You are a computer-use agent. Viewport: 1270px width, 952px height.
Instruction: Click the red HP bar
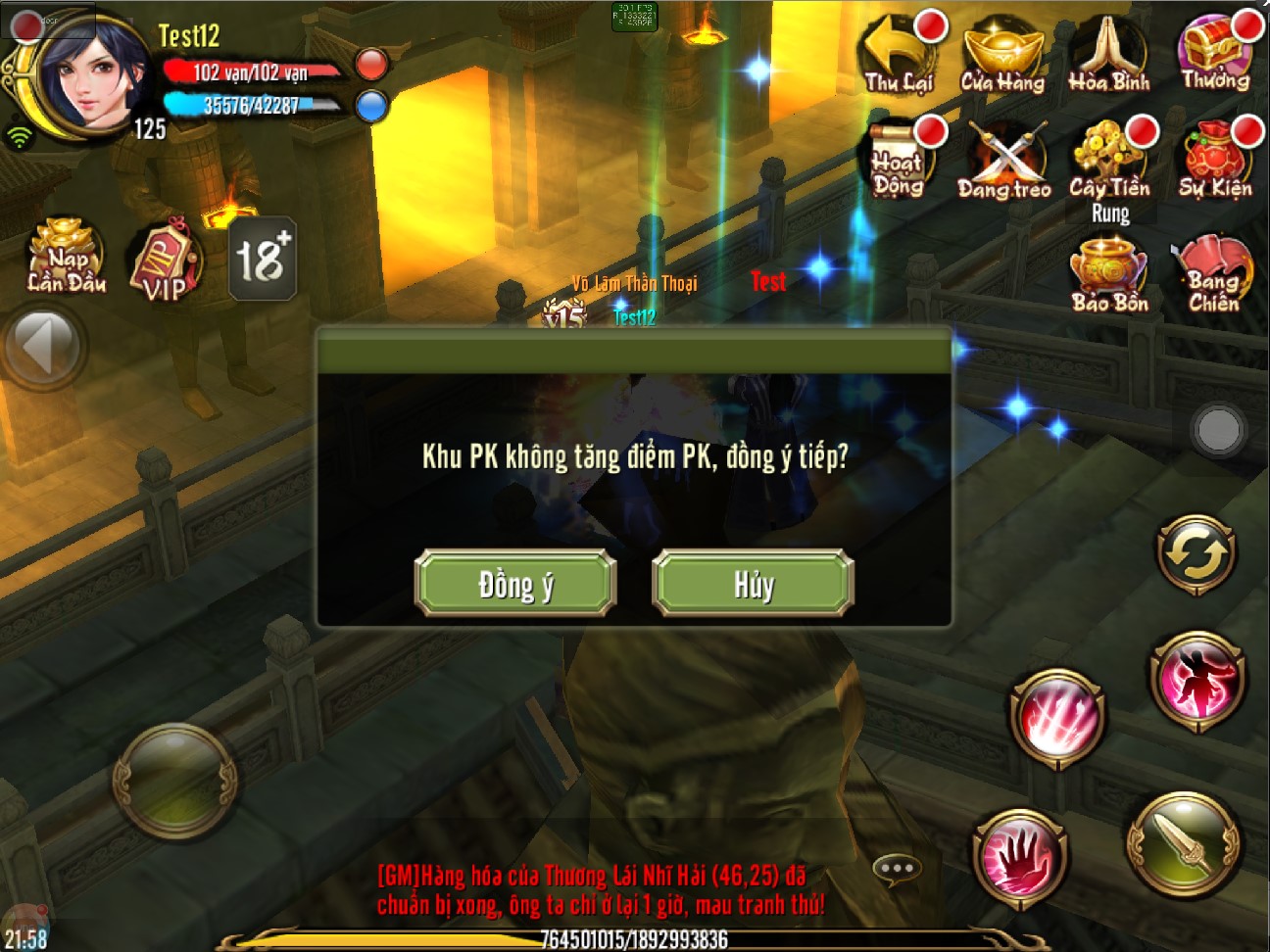(253, 69)
